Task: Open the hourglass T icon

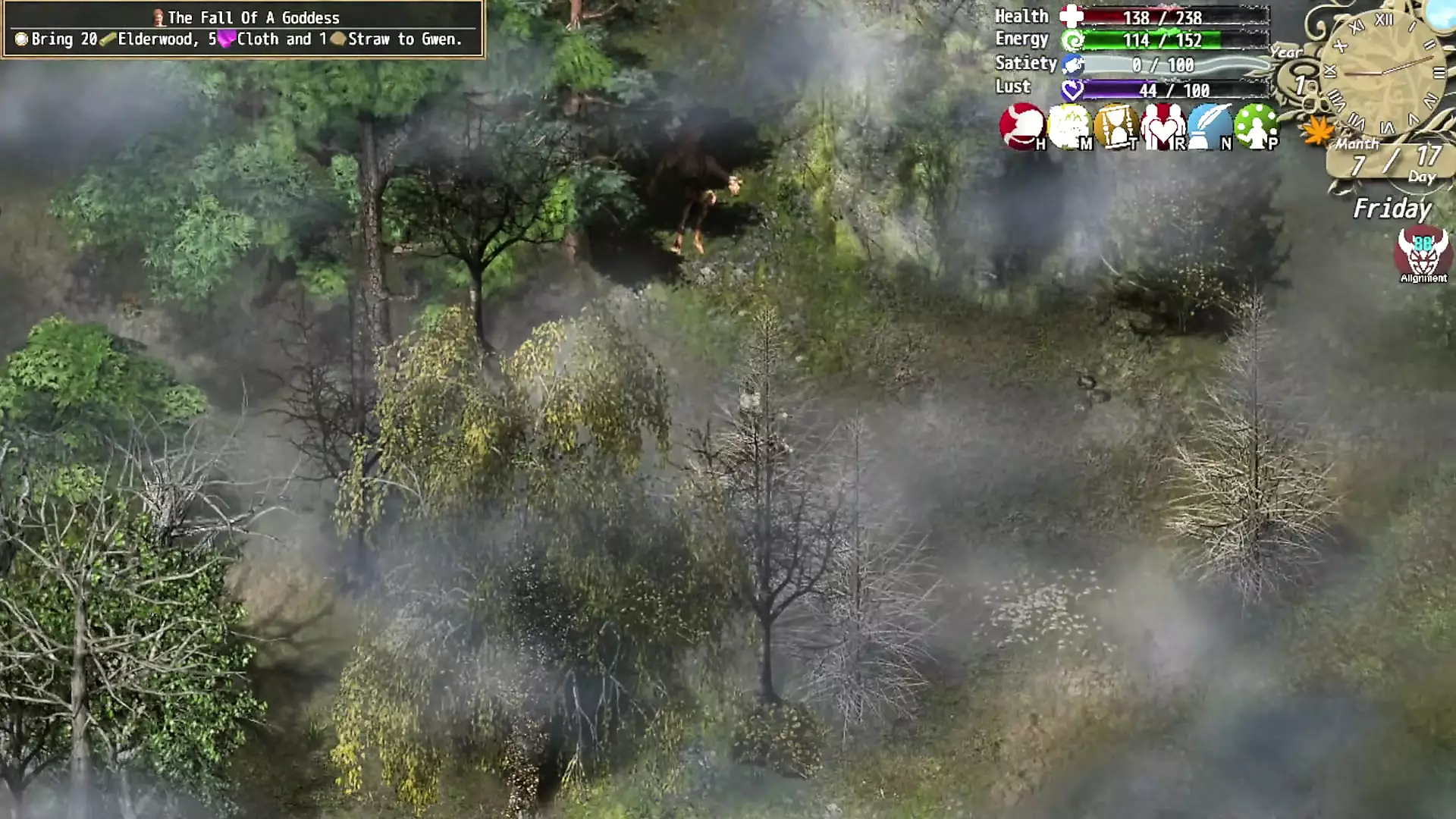Action: pos(1116,127)
